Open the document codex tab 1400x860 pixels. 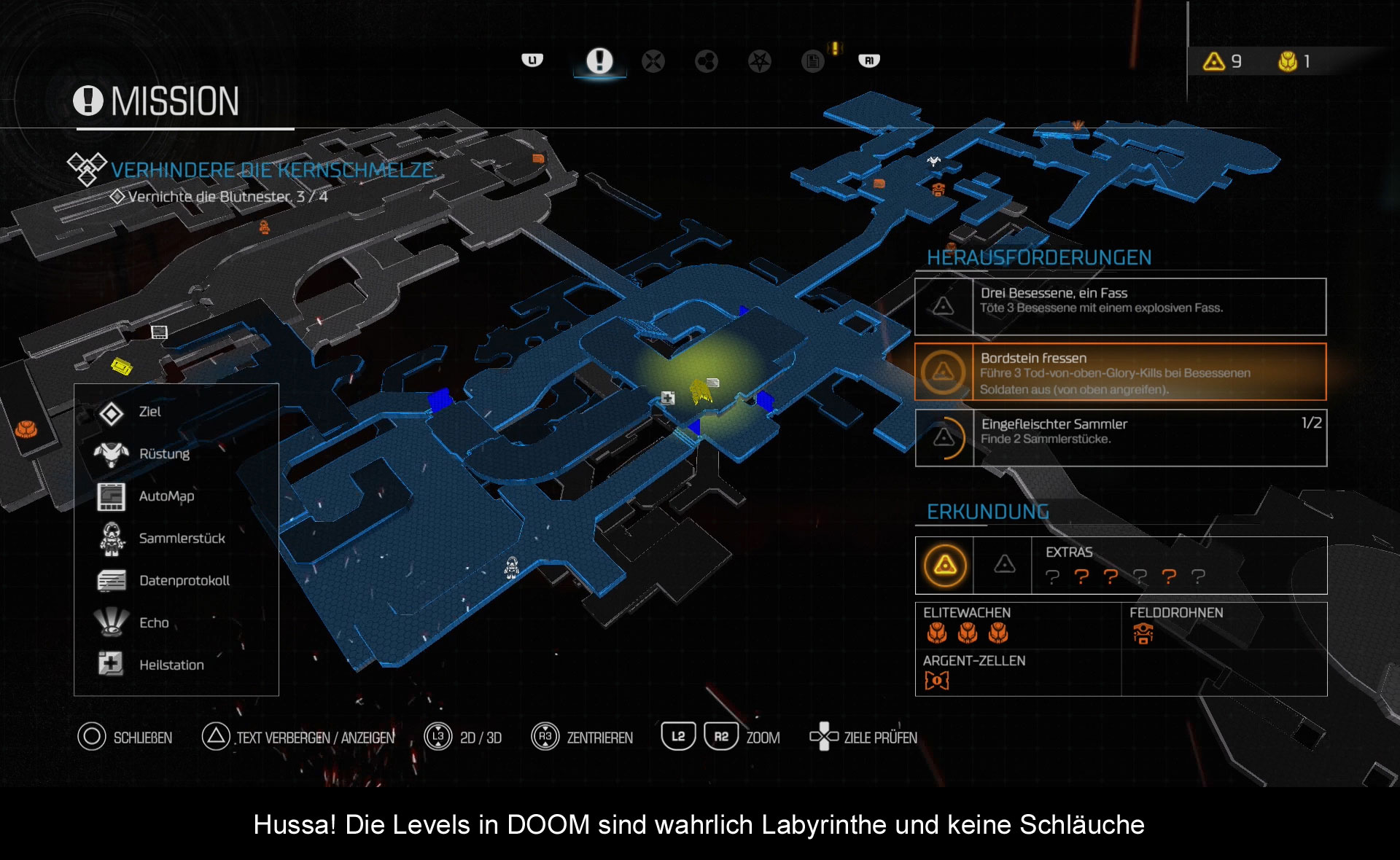(812, 61)
